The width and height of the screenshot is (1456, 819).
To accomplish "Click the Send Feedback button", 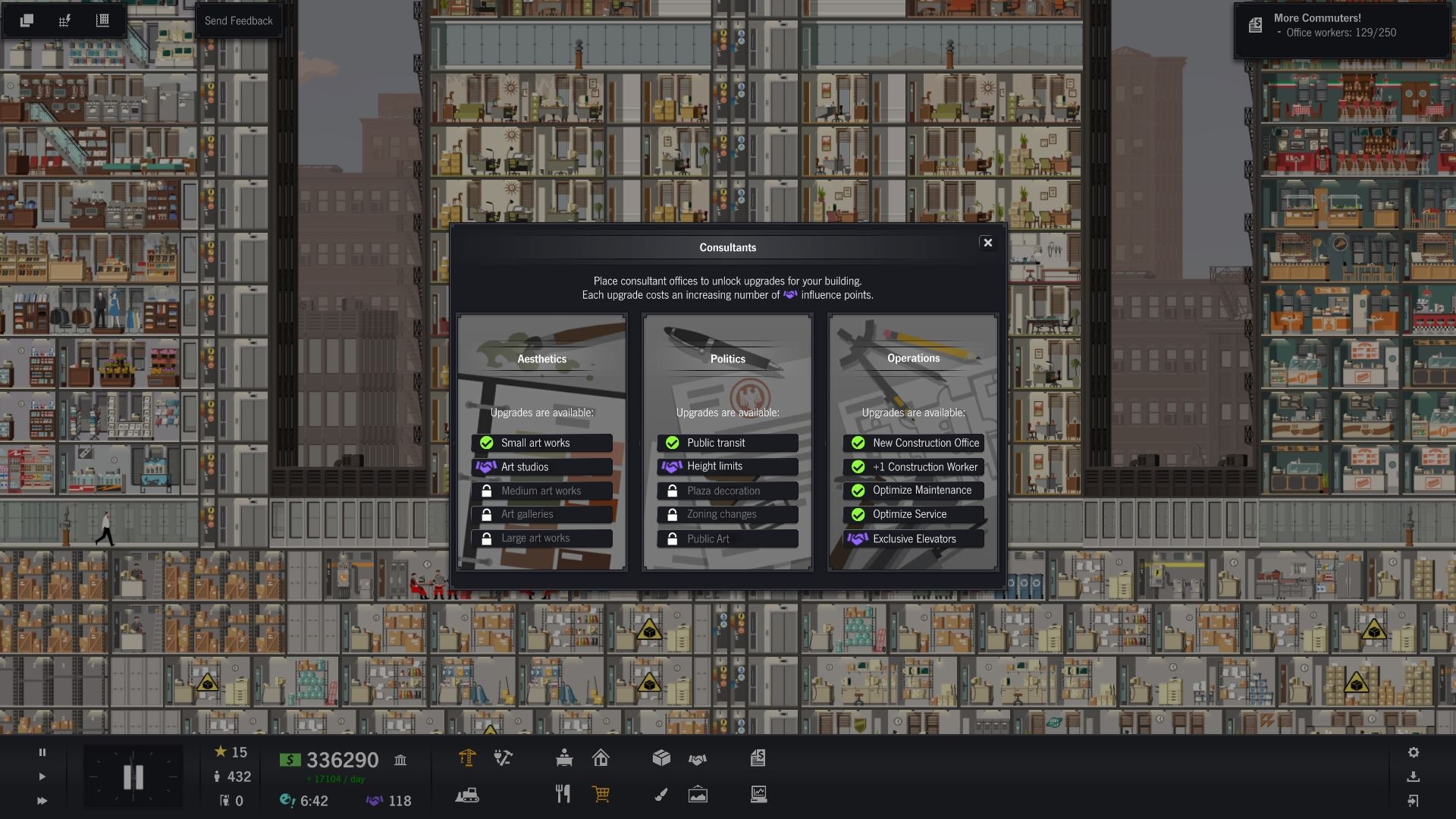I will pos(239,20).
